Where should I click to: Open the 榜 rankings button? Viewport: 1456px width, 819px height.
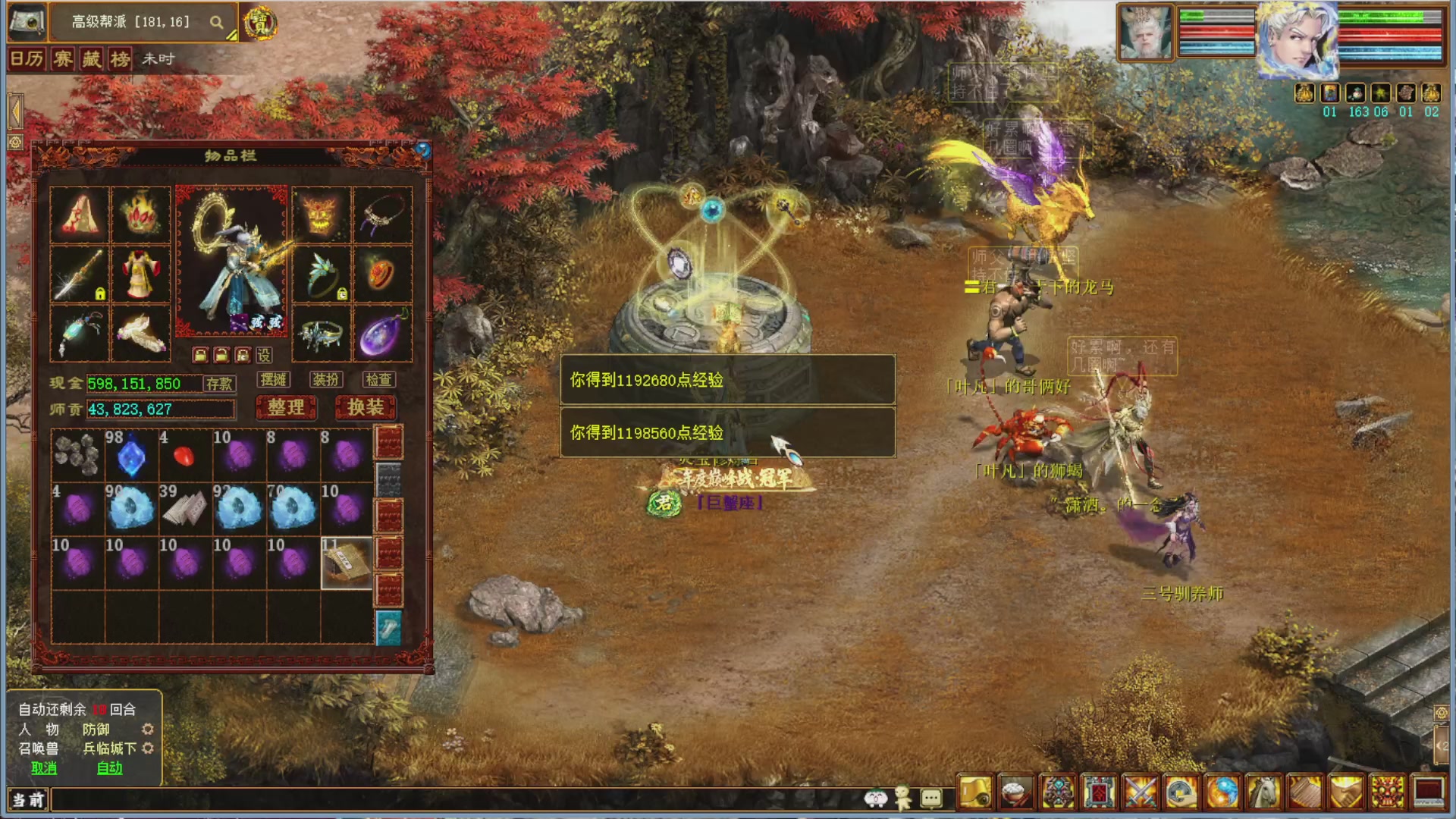[x=120, y=59]
